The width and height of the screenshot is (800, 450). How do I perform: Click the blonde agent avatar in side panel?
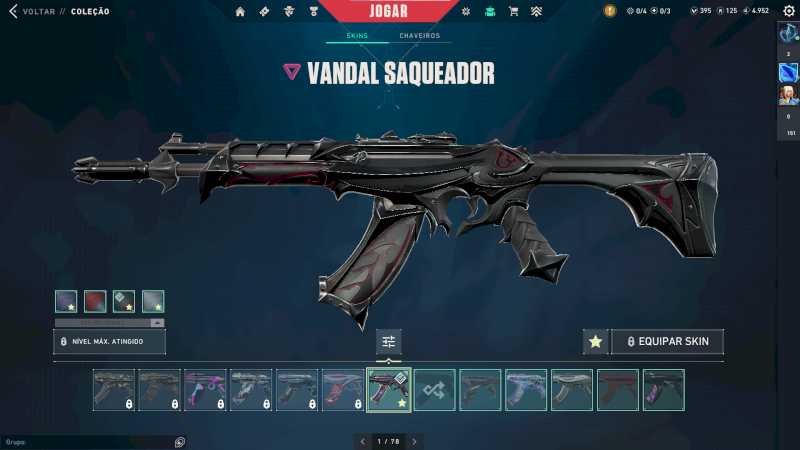[788, 95]
